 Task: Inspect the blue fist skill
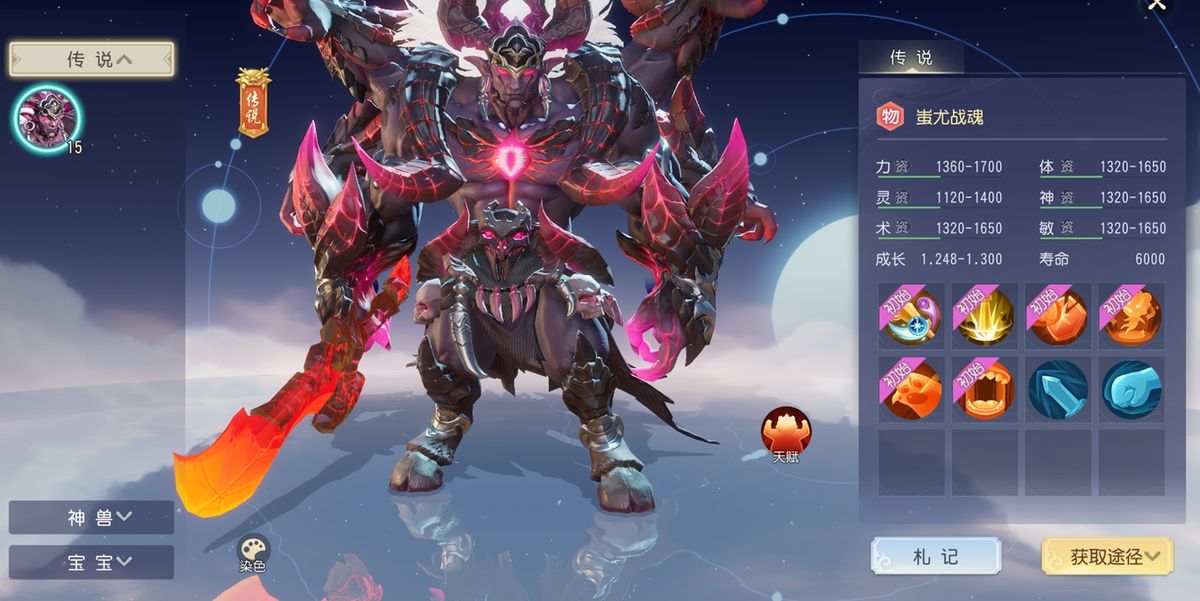click(1131, 389)
